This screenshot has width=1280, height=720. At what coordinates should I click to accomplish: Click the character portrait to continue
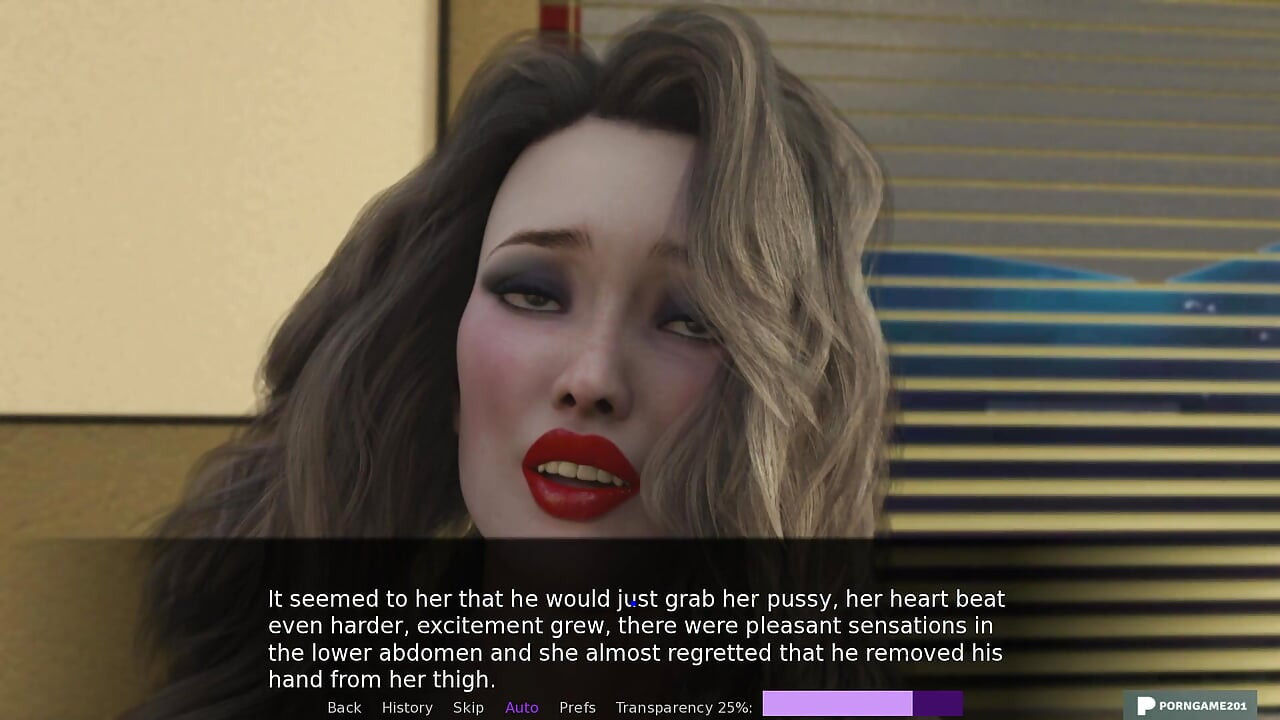tap(580, 300)
